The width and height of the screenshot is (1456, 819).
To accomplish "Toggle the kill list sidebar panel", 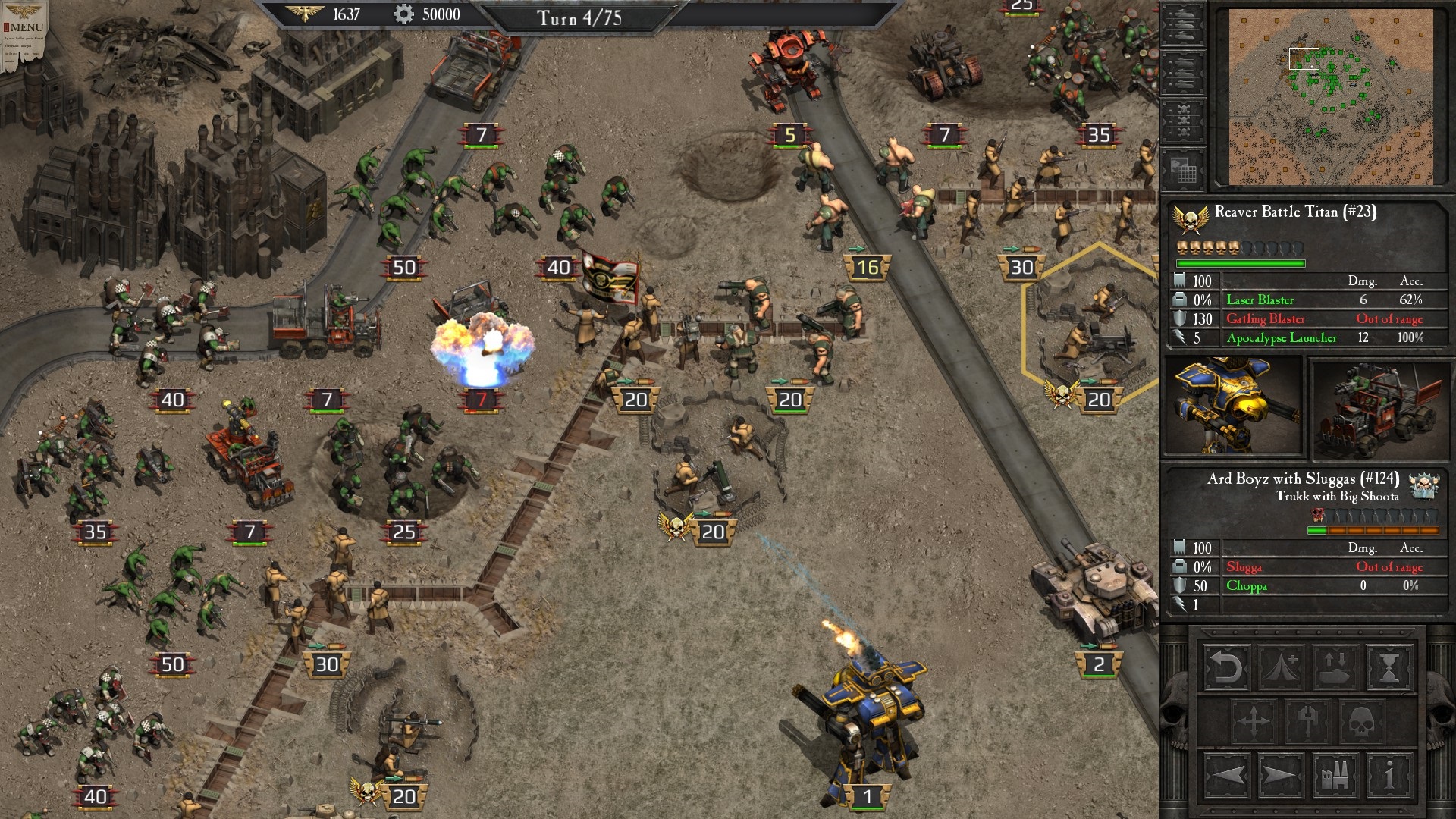I will (1185, 120).
